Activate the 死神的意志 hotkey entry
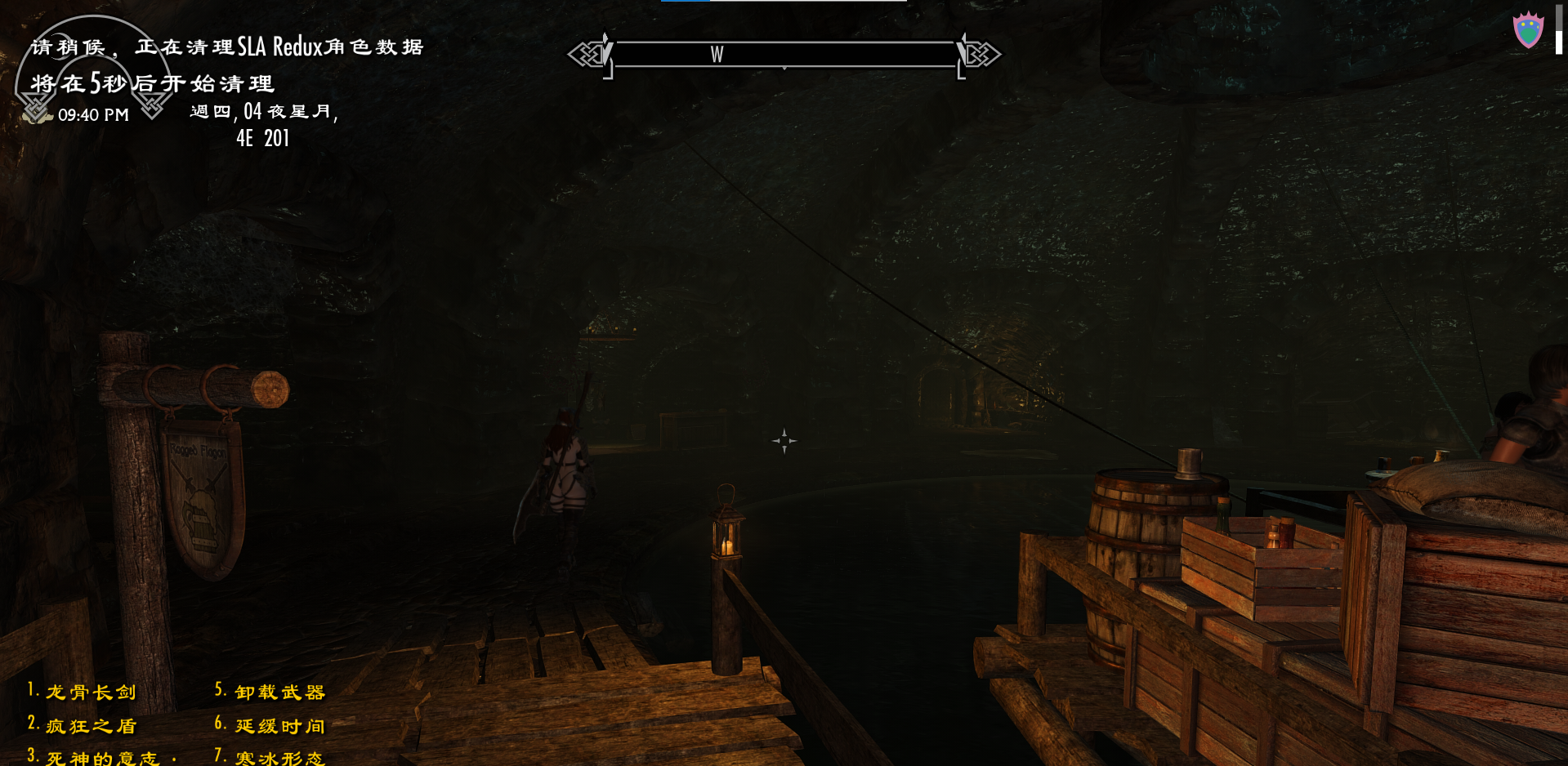The width and height of the screenshot is (1568, 766). tap(102, 758)
